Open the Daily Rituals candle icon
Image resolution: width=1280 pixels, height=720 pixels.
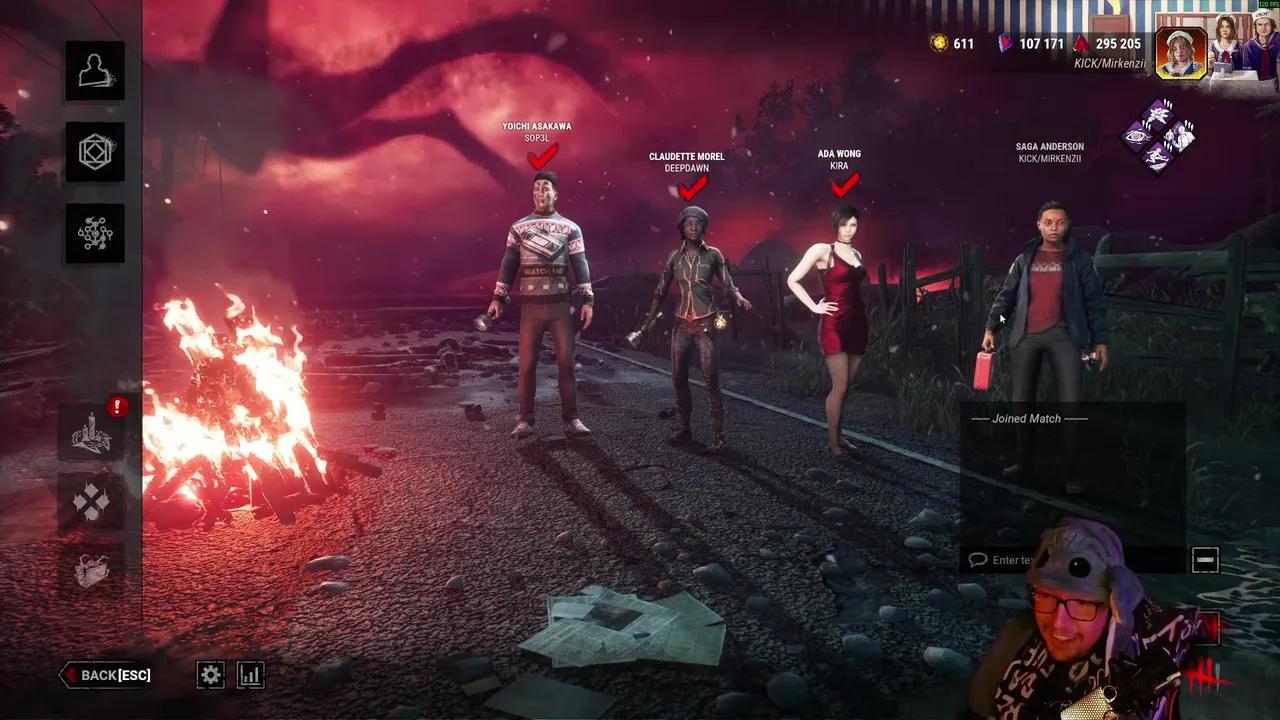tap(95, 433)
